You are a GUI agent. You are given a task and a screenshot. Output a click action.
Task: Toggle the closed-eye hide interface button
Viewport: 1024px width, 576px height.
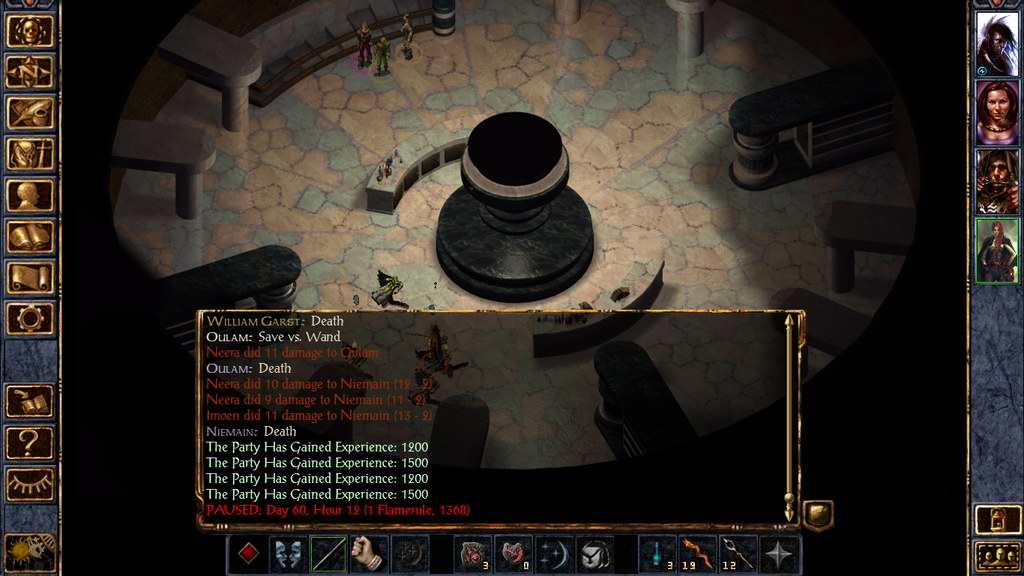tap(30, 484)
